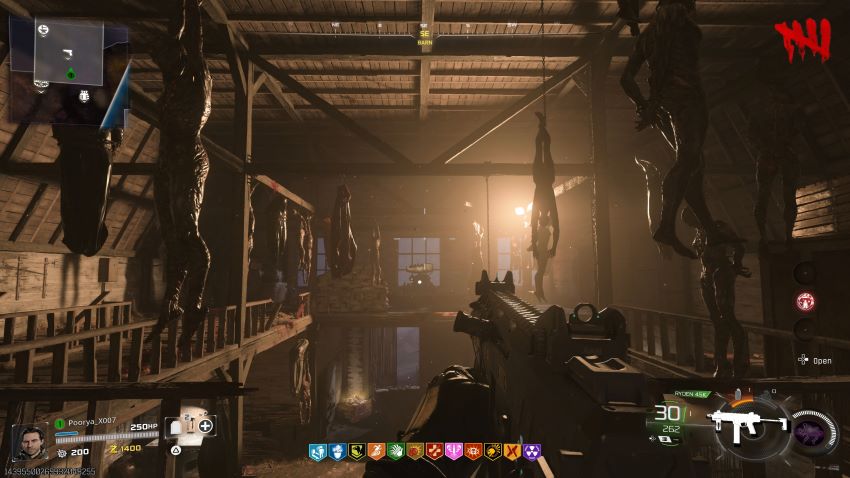Click the Juggernog shield perk icon
This screenshot has height=478, width=850.
click(x=315, y=452)
